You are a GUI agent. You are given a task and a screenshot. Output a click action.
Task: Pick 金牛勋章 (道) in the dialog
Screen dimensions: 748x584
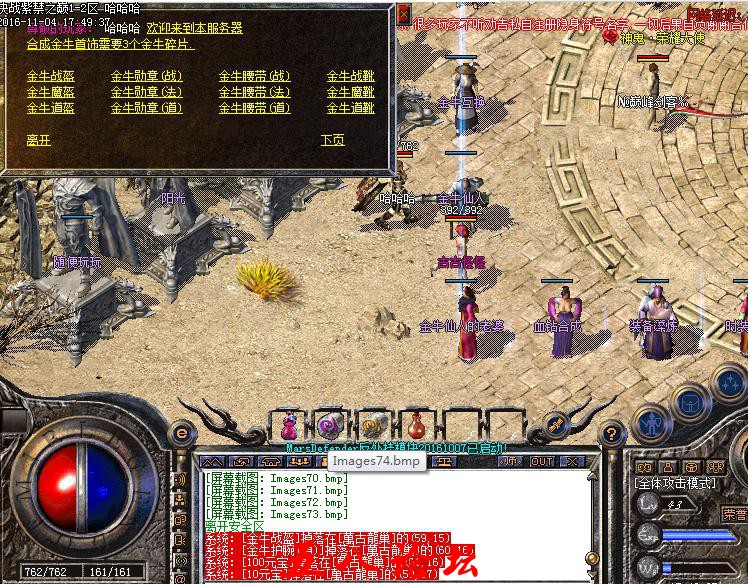pyautogui.click(x=146, y=108)
